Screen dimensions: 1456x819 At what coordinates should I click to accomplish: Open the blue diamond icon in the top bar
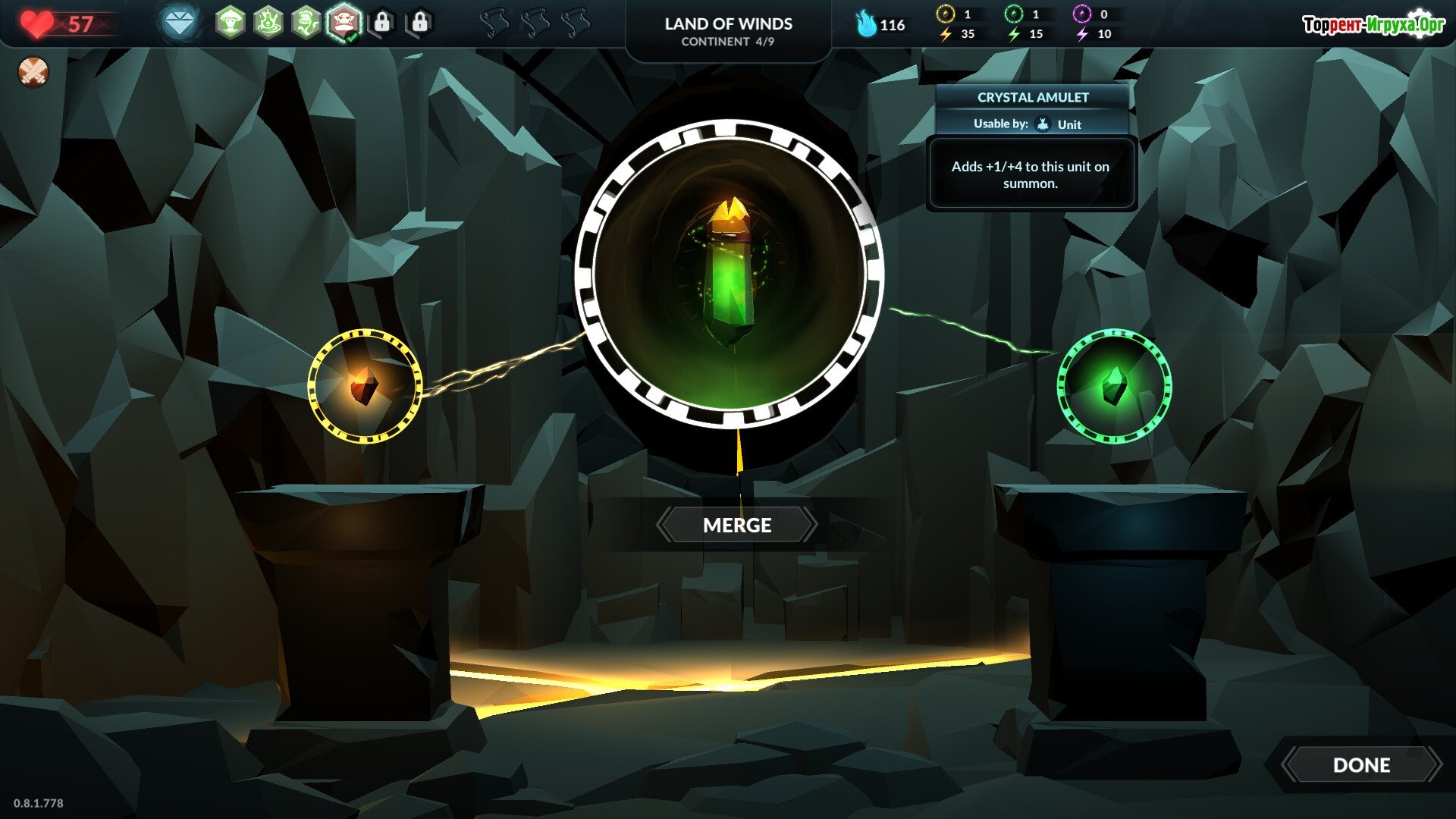click(x=180, y=24)
